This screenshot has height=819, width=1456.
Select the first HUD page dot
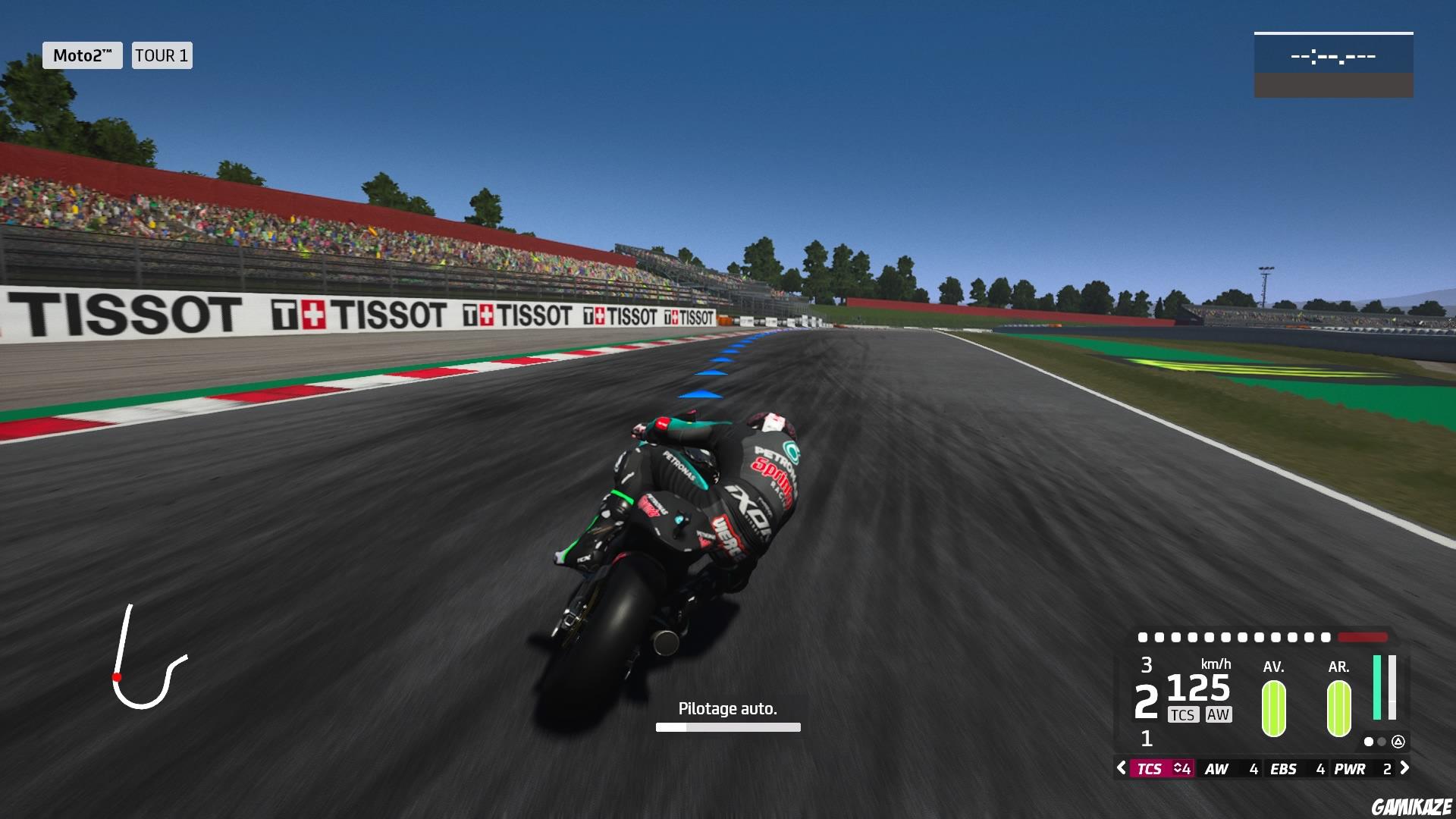1369,743
